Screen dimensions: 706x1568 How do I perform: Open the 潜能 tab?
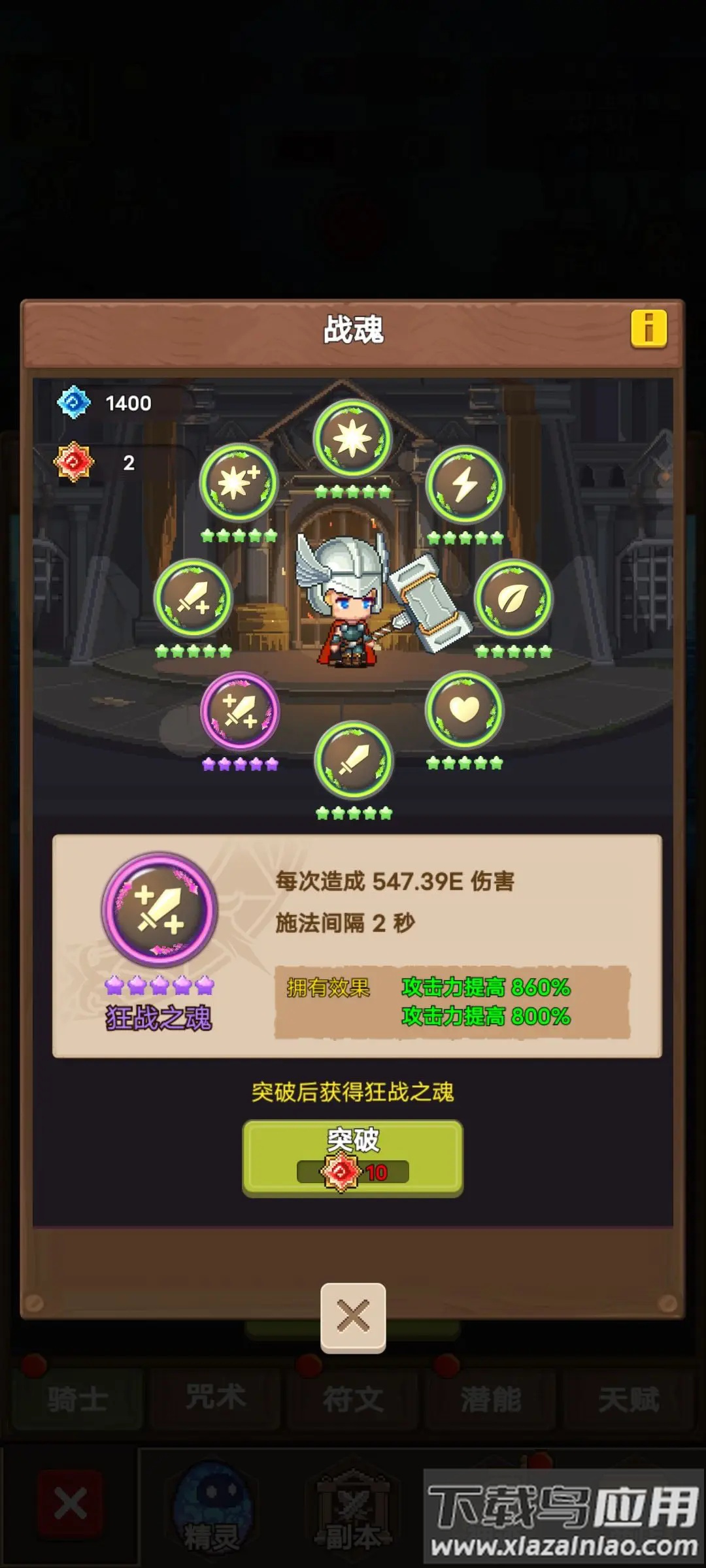tap(490, 1399)
